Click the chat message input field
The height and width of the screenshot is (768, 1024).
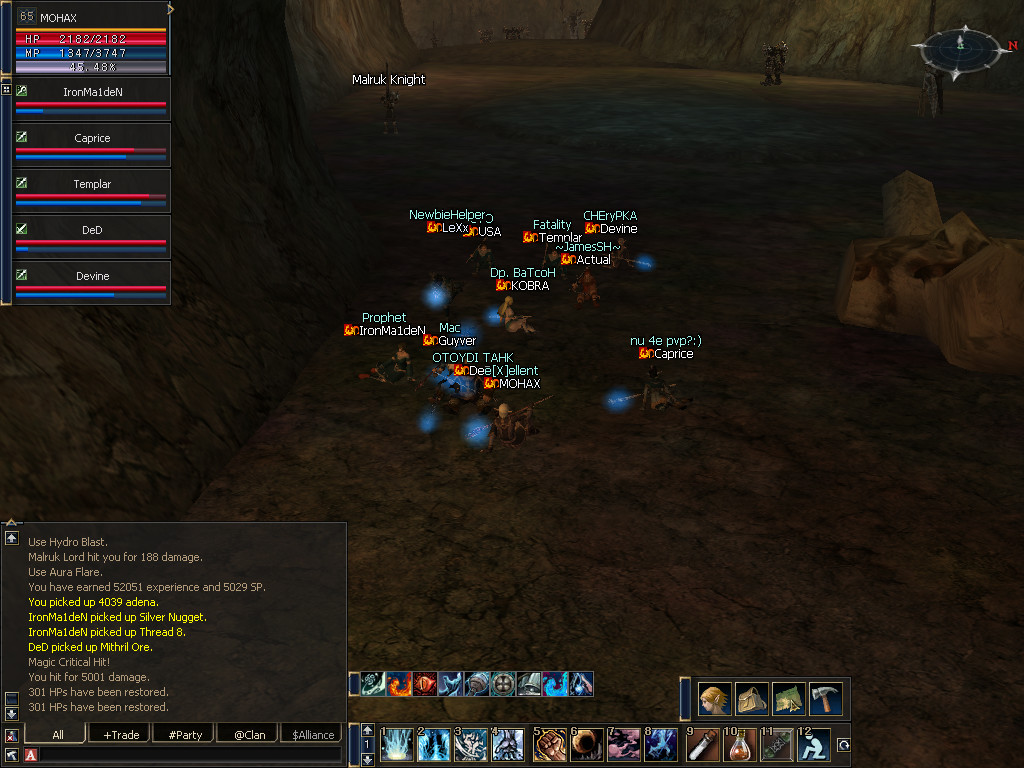pyautogui.click(x=190, y=754)
